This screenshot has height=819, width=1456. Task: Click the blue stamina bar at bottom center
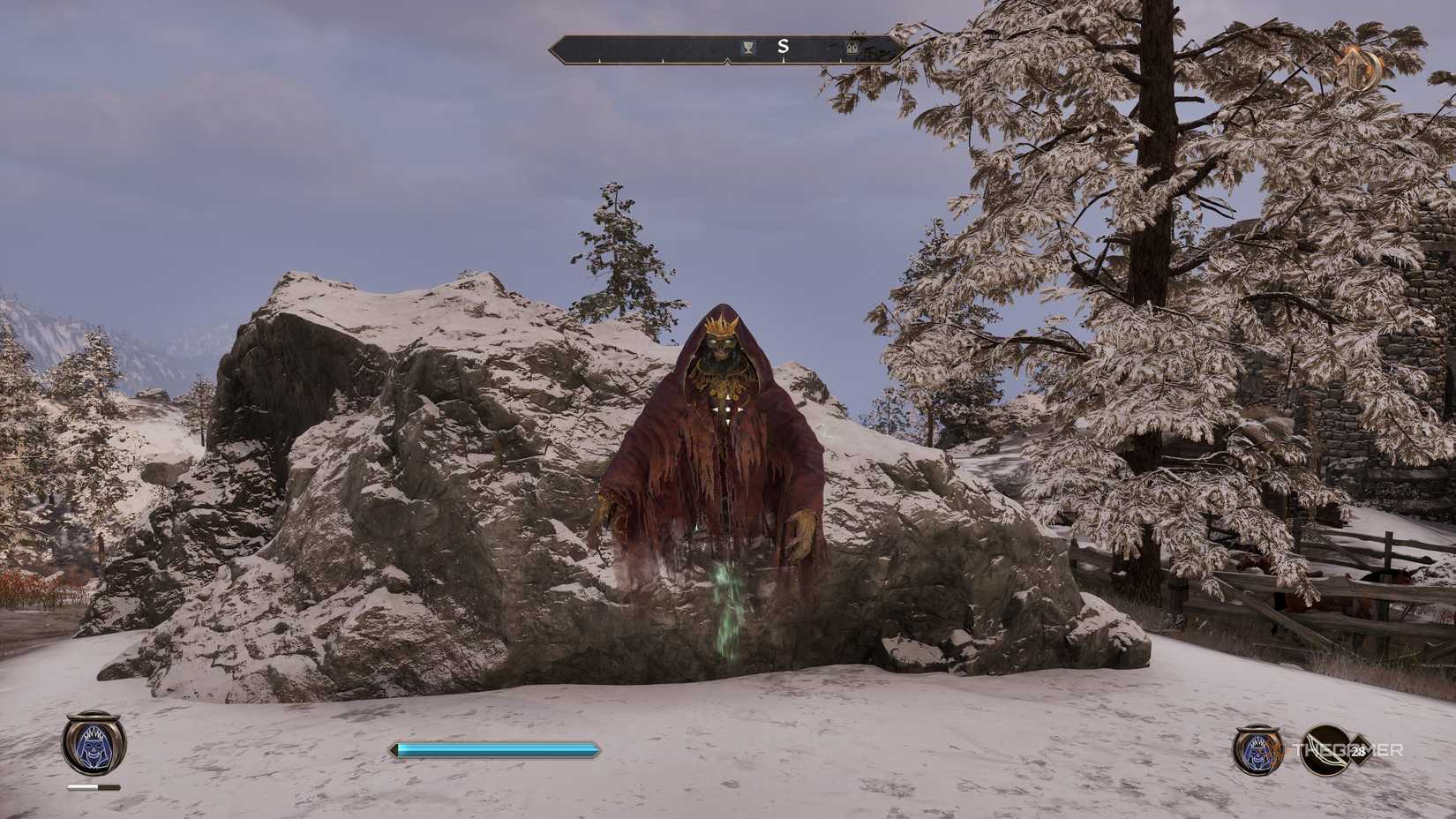pyautogui.click(x=494, y=748)
